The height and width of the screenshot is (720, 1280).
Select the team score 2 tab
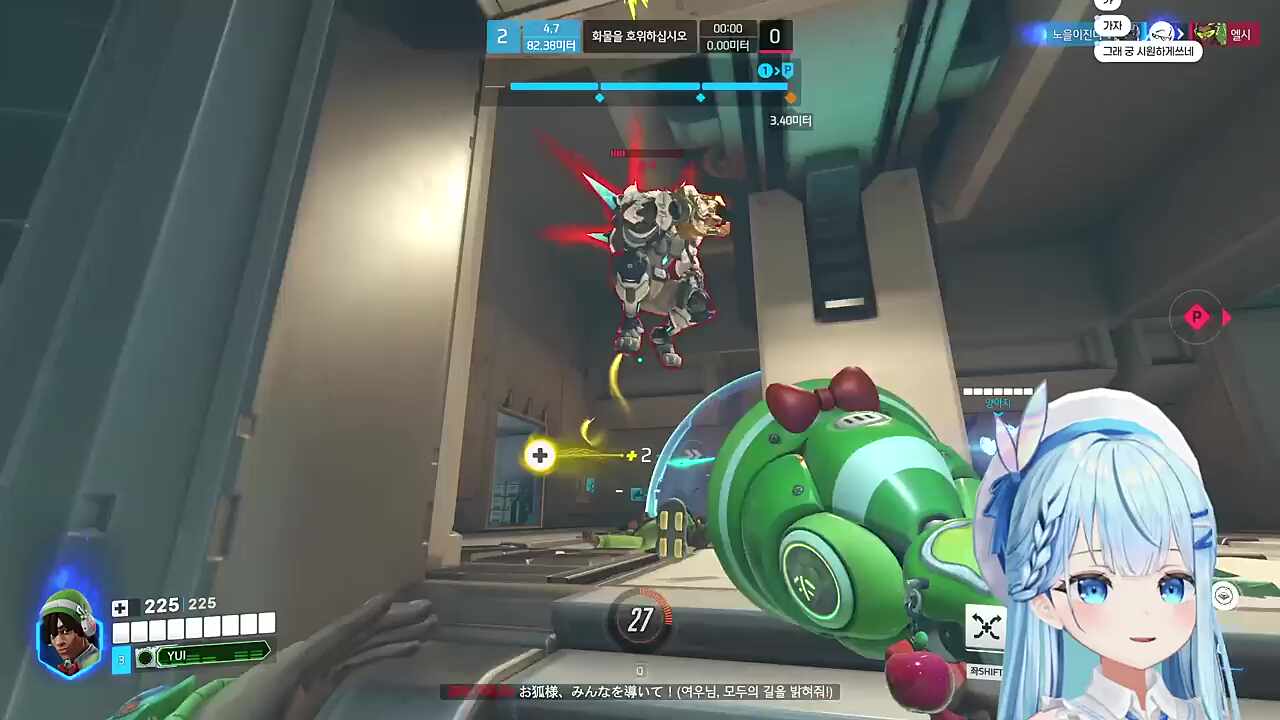502,36
